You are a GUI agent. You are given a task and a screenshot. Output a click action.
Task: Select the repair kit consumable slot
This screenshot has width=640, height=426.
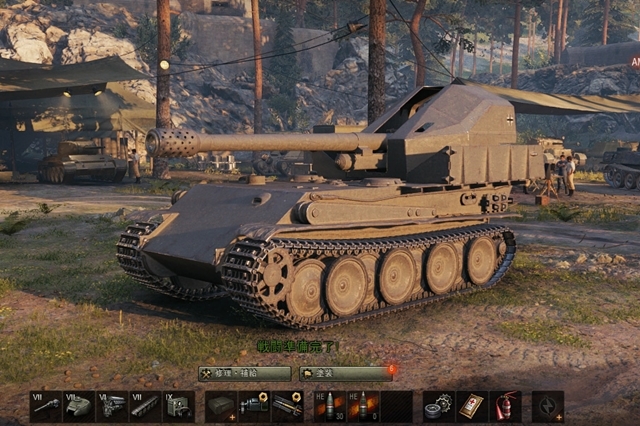coord(438,406)
